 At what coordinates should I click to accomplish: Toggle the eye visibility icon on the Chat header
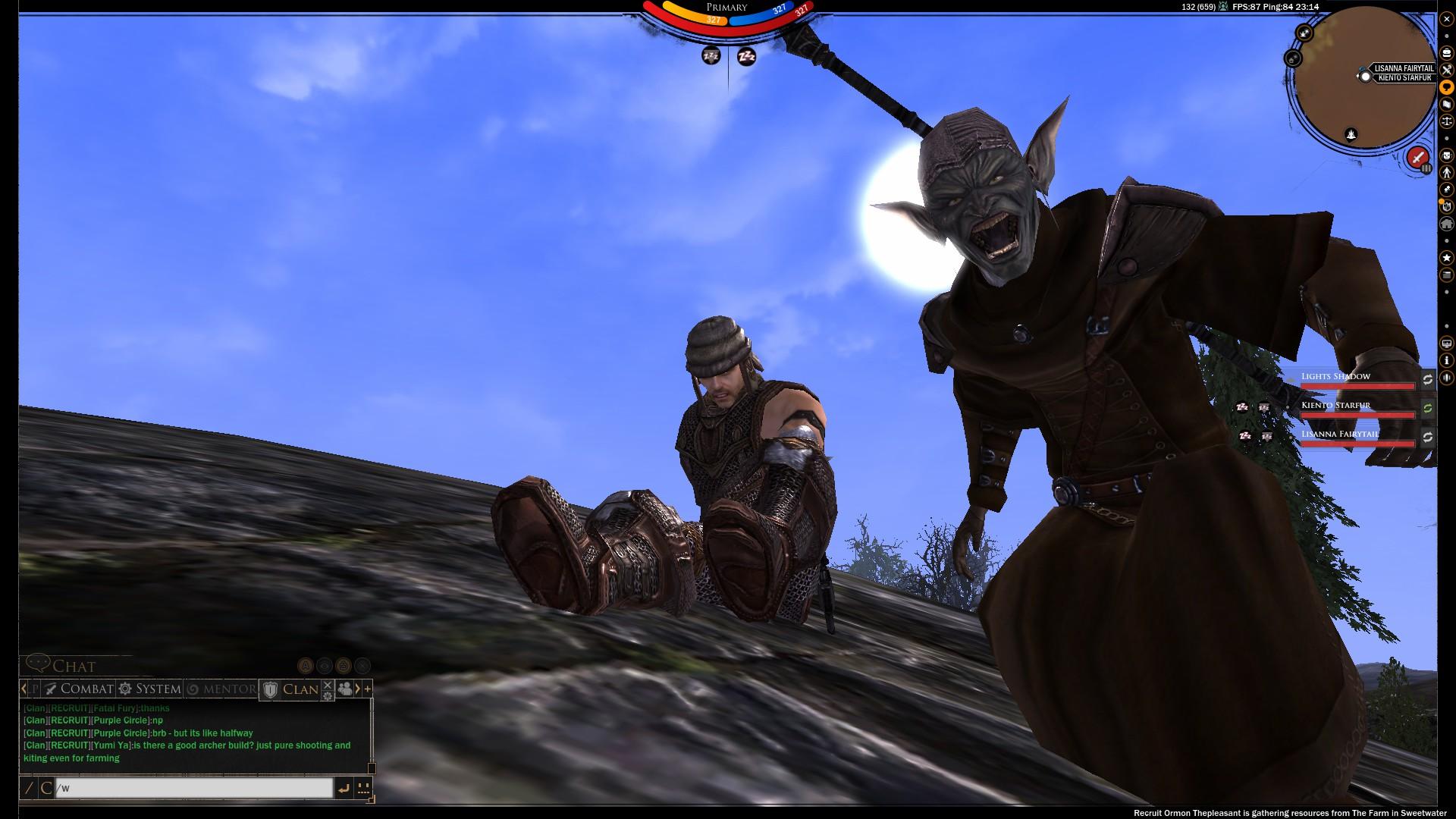tap(325, 667)
